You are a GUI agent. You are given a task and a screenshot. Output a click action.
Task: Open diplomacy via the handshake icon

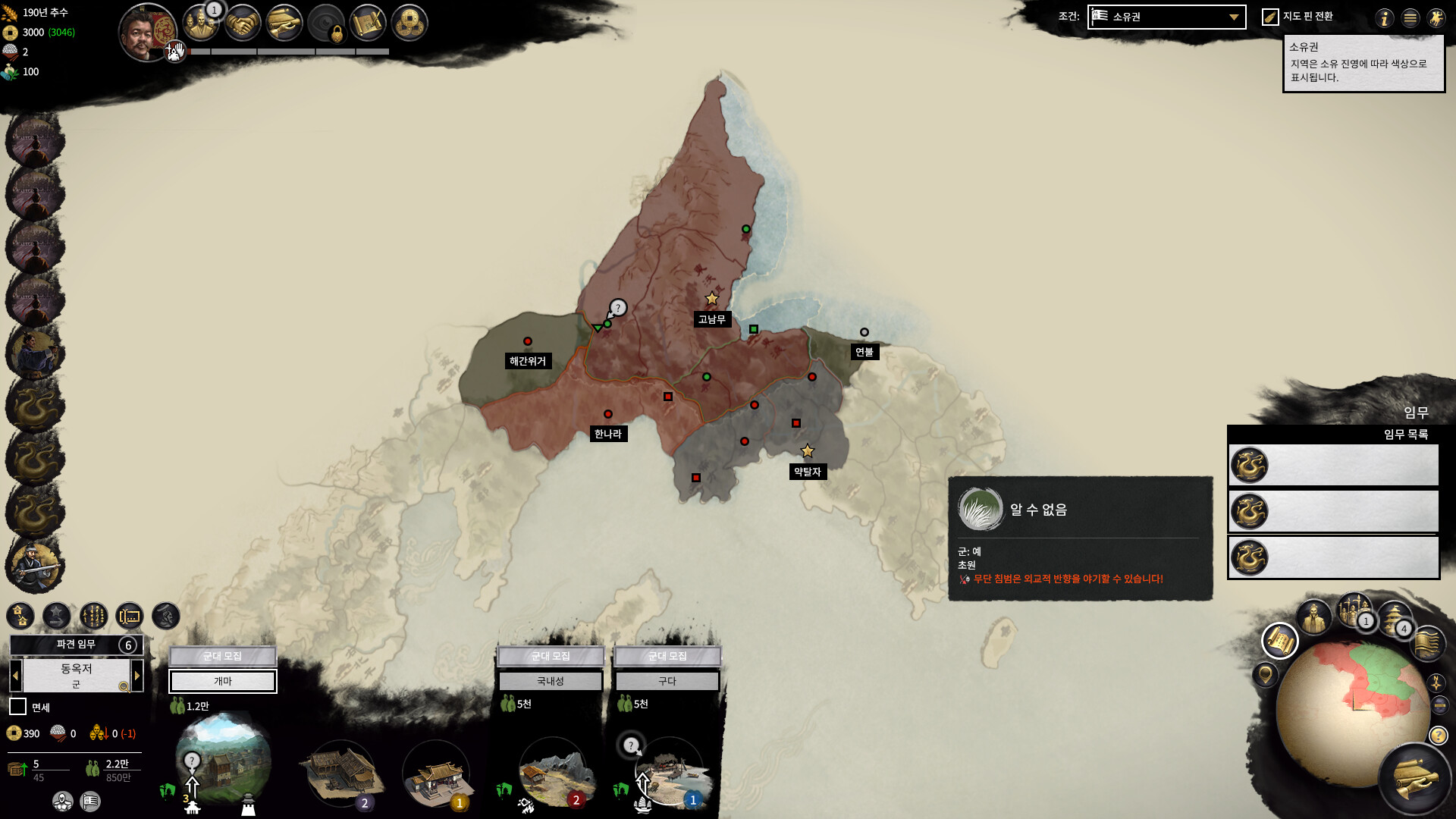[x=243, y=24]
